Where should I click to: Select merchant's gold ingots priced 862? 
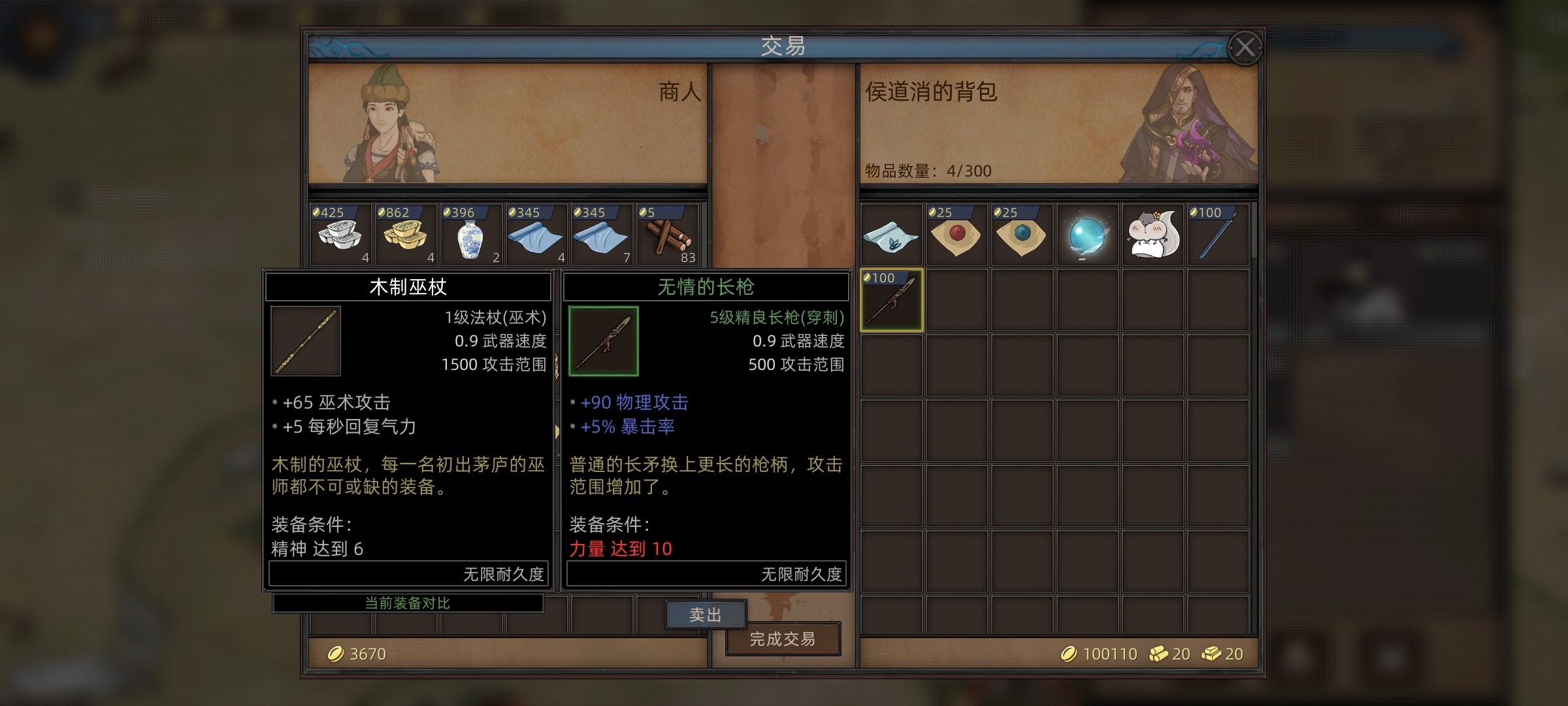[x=406, y=235]
